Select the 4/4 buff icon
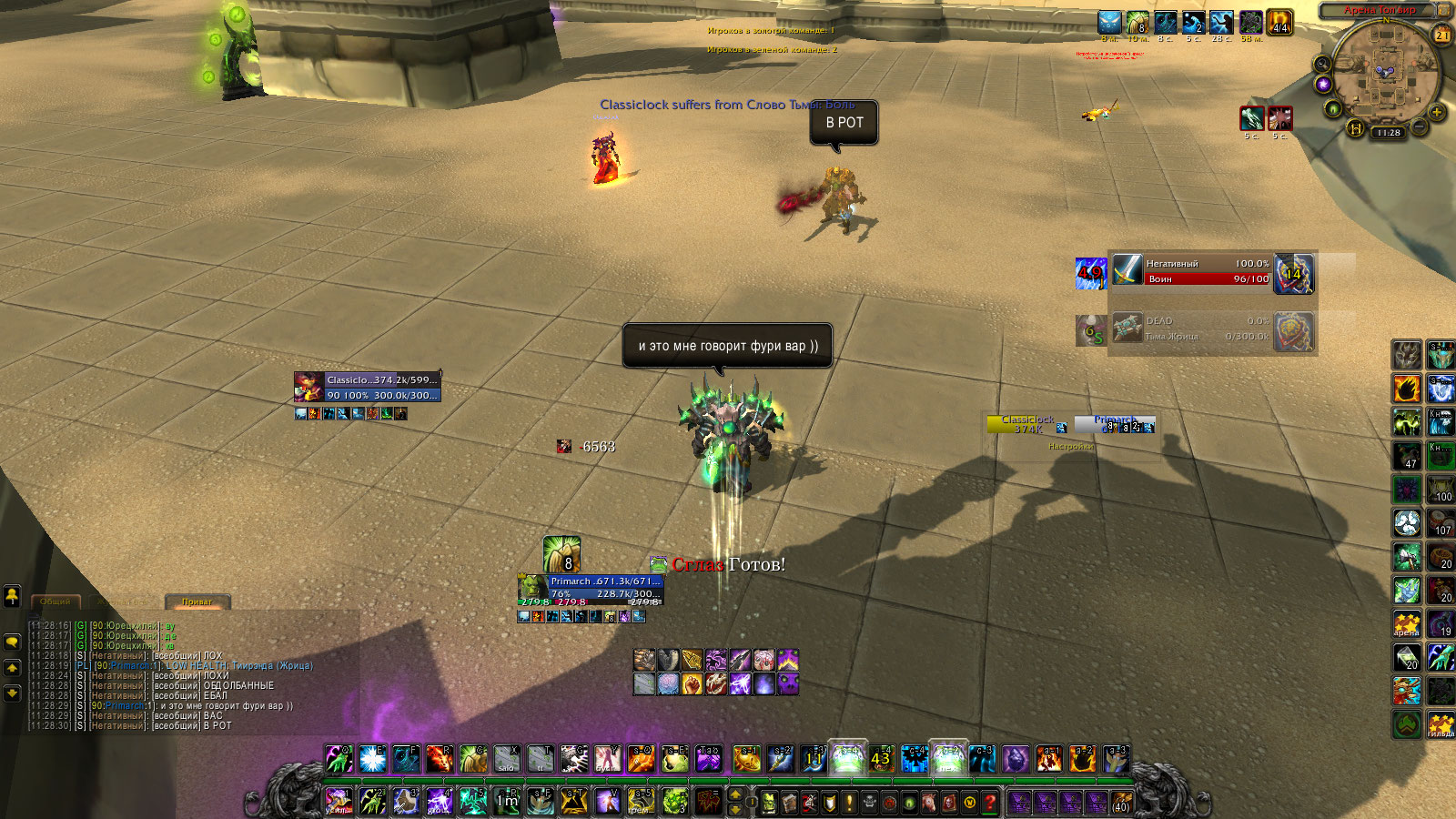 click(x=1279, y=23)
